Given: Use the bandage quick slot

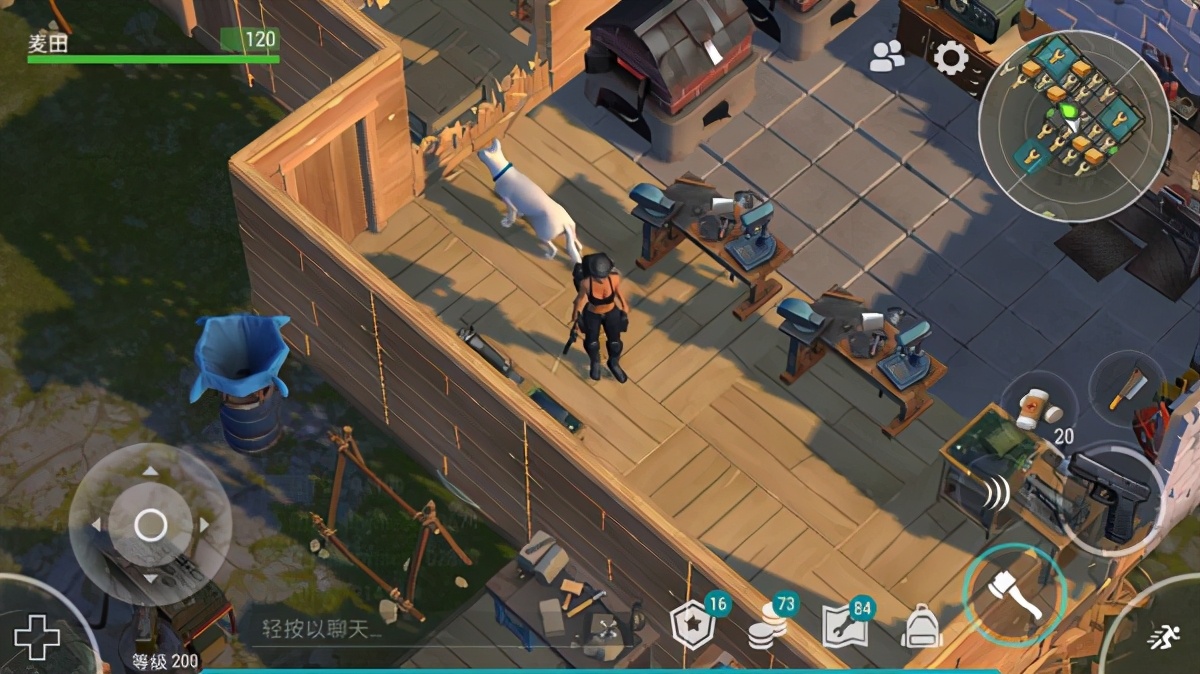Looking at the screenshot, I should [x=1035, y=407].
